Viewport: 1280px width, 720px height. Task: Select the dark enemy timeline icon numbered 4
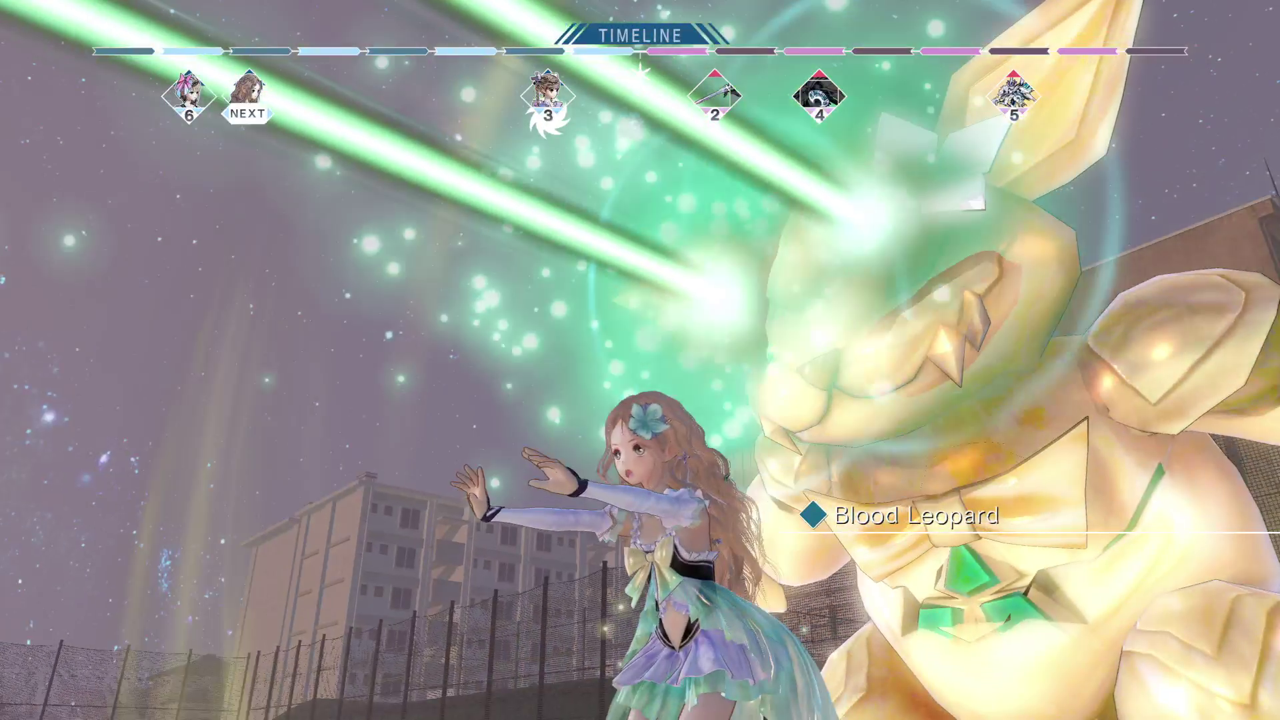pyautogui.click(x=819, y=95)
